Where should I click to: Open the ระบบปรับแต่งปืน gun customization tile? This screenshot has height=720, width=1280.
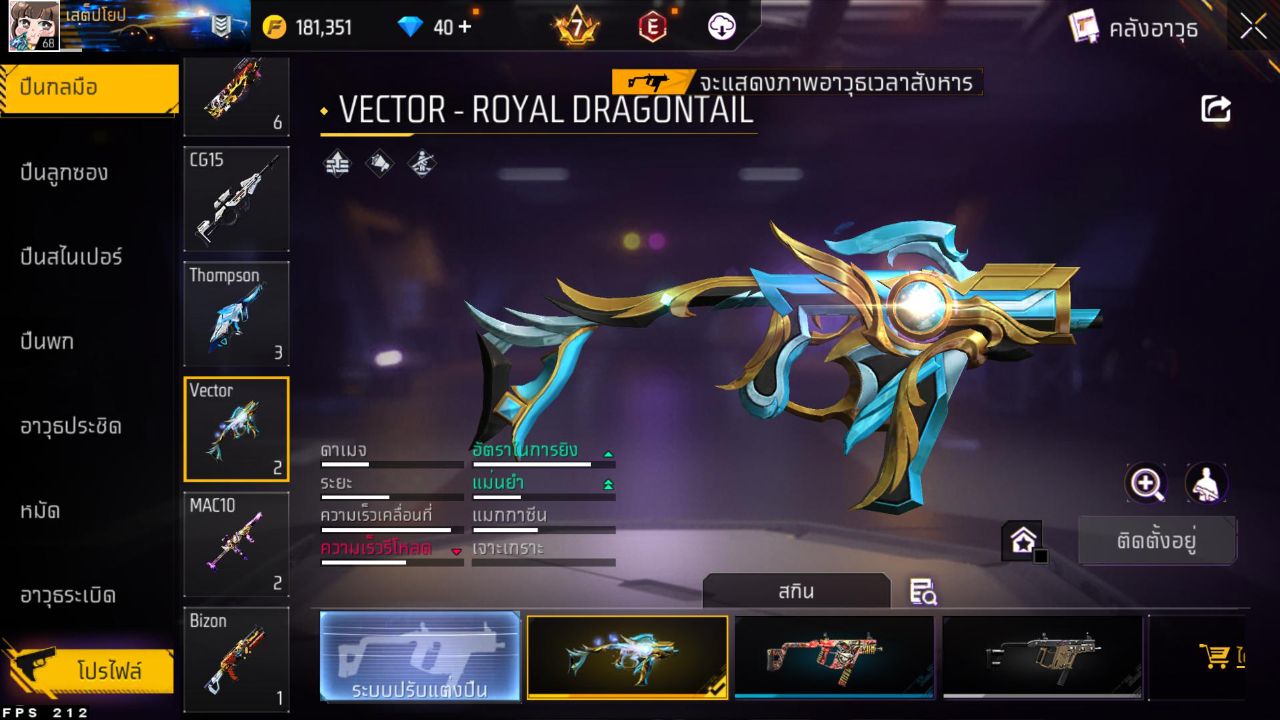(x=420, y=657)
